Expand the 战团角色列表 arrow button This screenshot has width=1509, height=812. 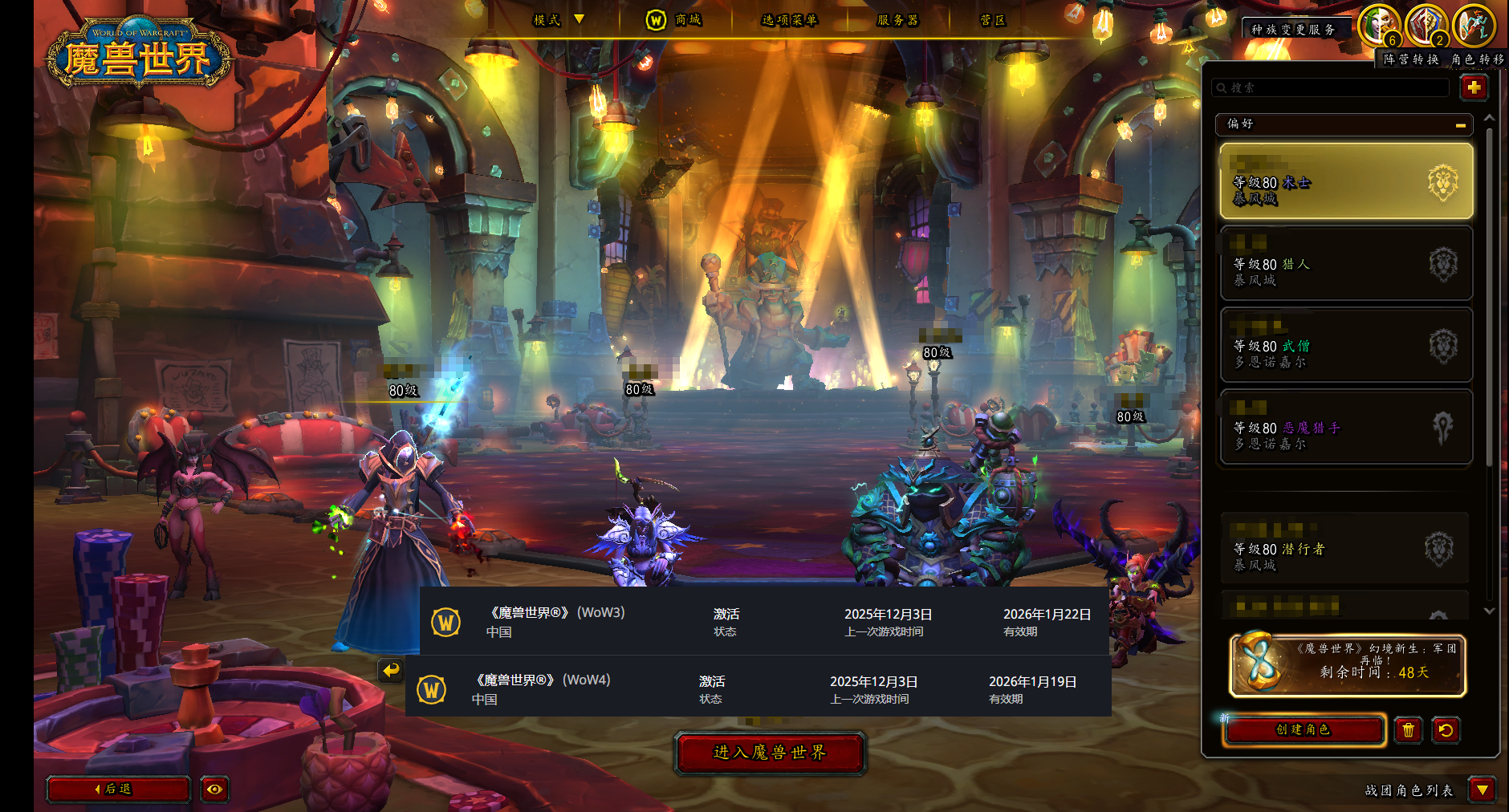(x=1482, y=790)
